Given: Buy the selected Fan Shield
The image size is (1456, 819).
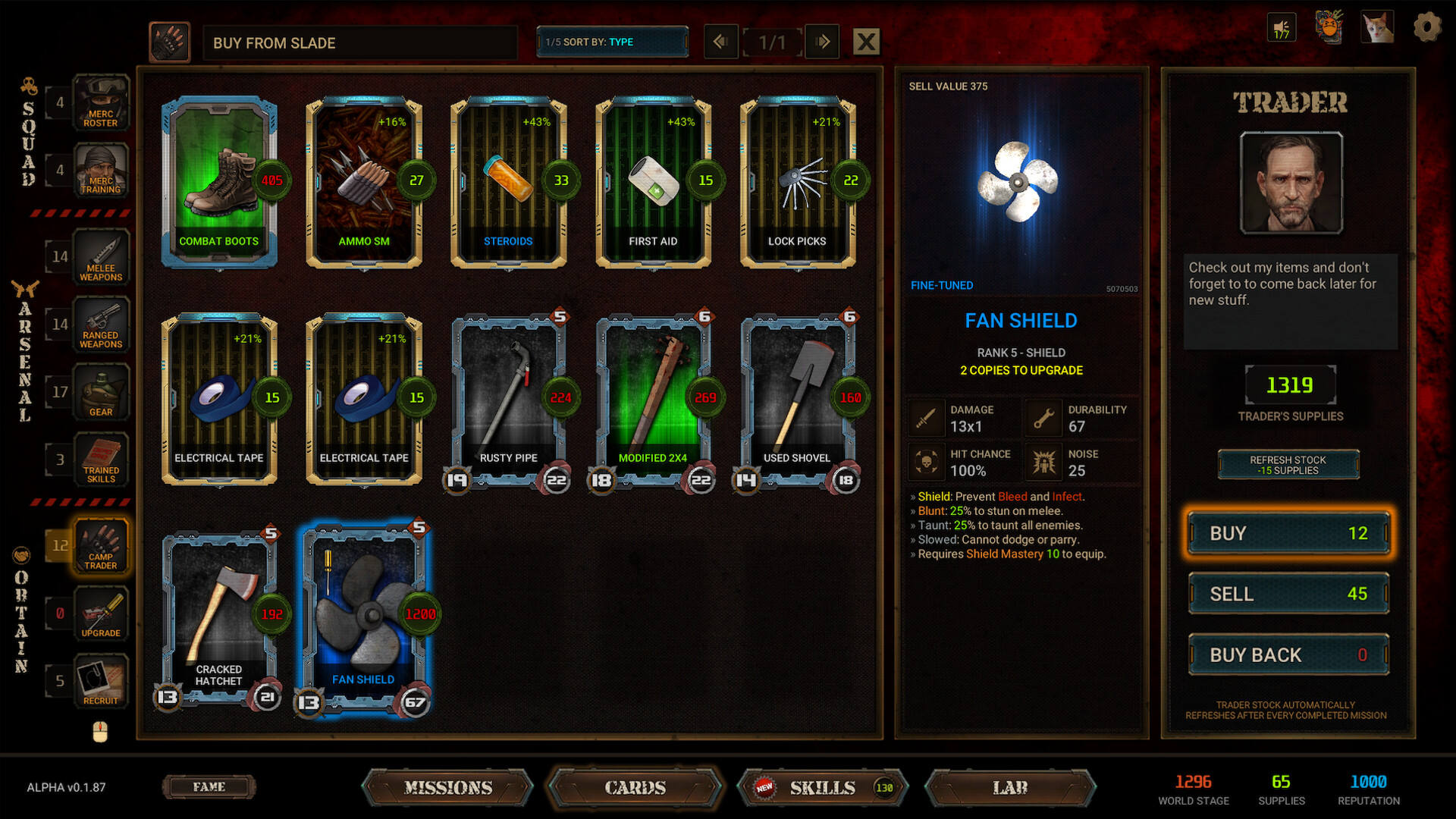Looking at the screenshot, I should click(x=1288, y=533).
